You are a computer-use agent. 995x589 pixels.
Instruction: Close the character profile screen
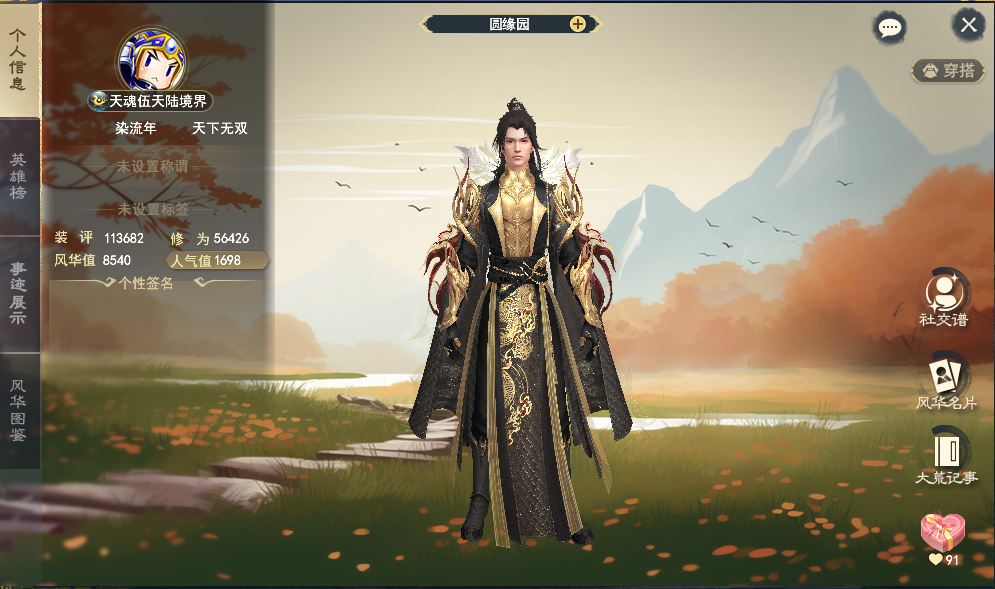[x=968, y=25]
